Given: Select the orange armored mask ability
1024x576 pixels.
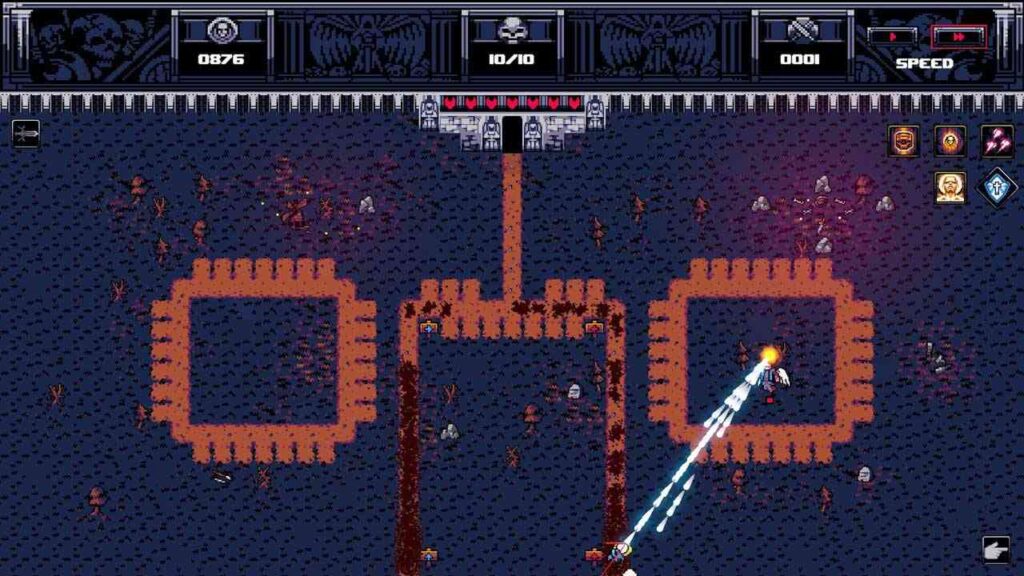Looking at the screenshot, I should (904, 141).
